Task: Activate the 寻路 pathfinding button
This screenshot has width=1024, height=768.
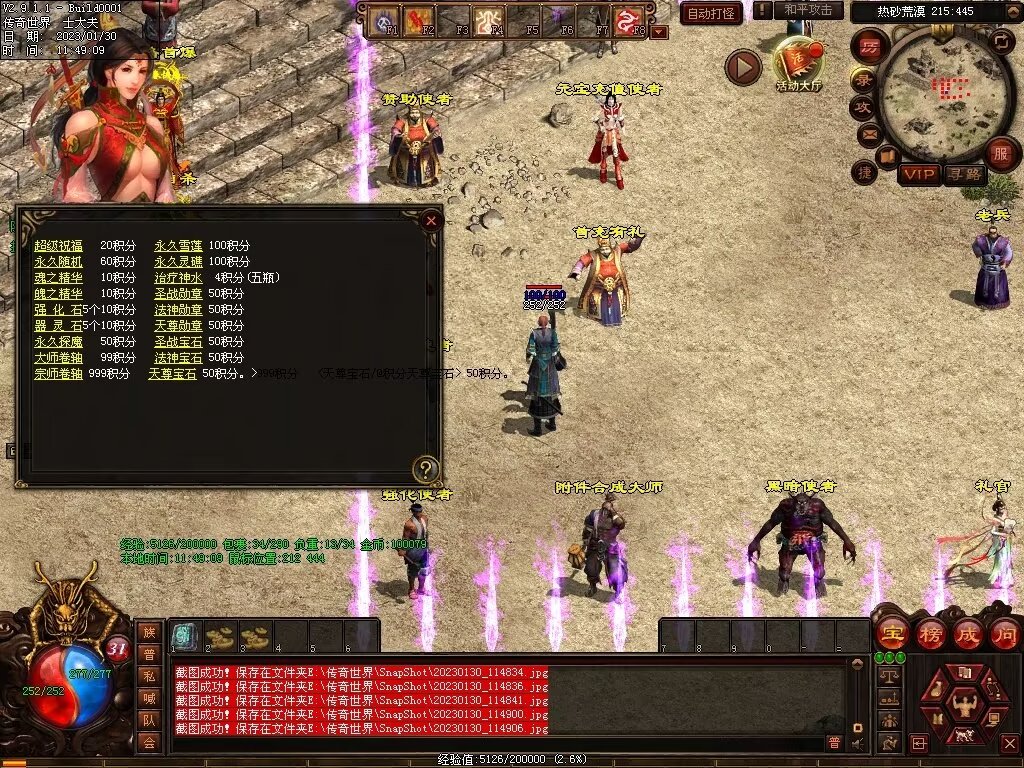Action: [x=965, y=175]
